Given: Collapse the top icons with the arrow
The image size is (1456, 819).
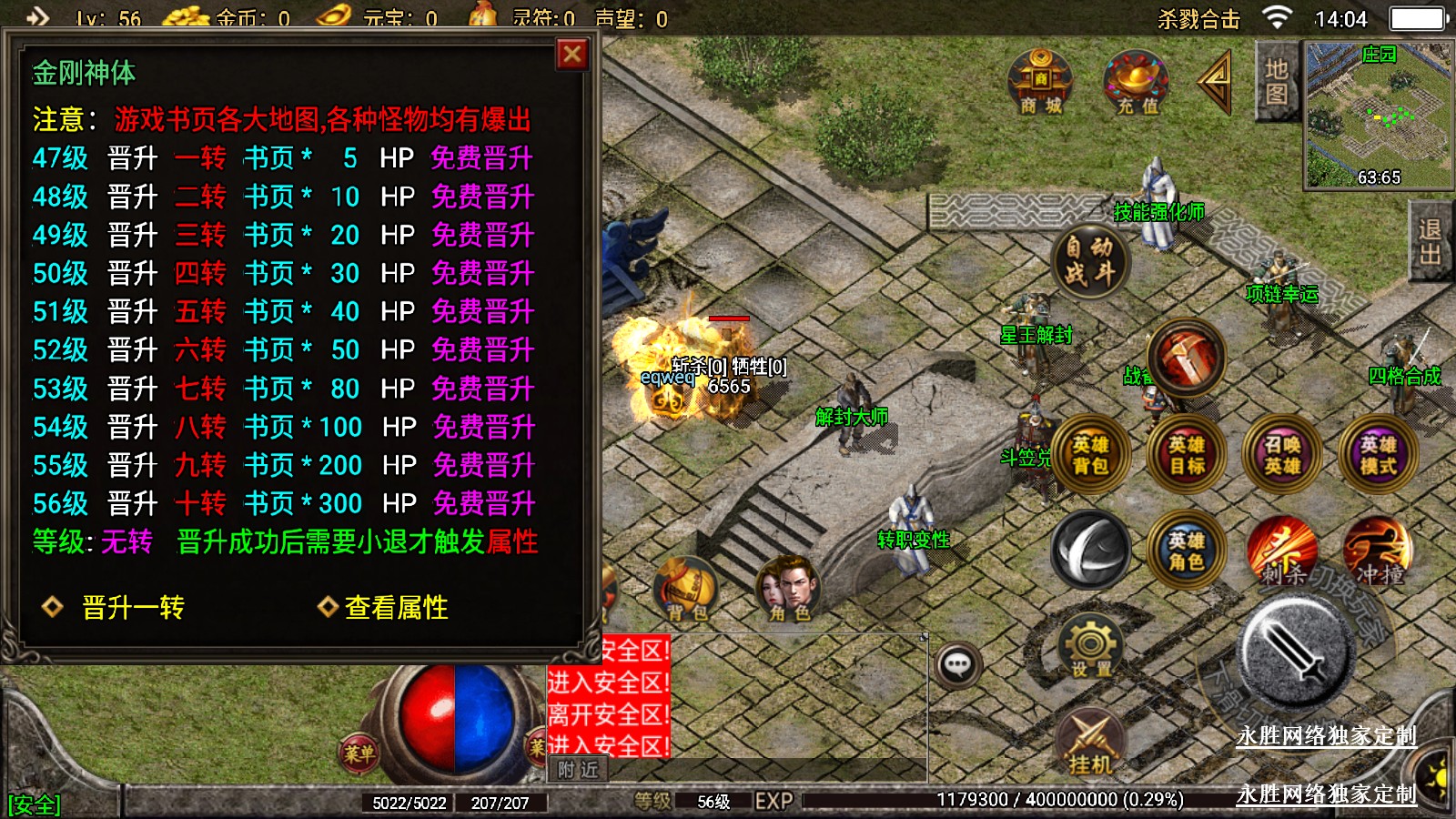Looking at the screenshot, I should click(x=1216, y=81).
